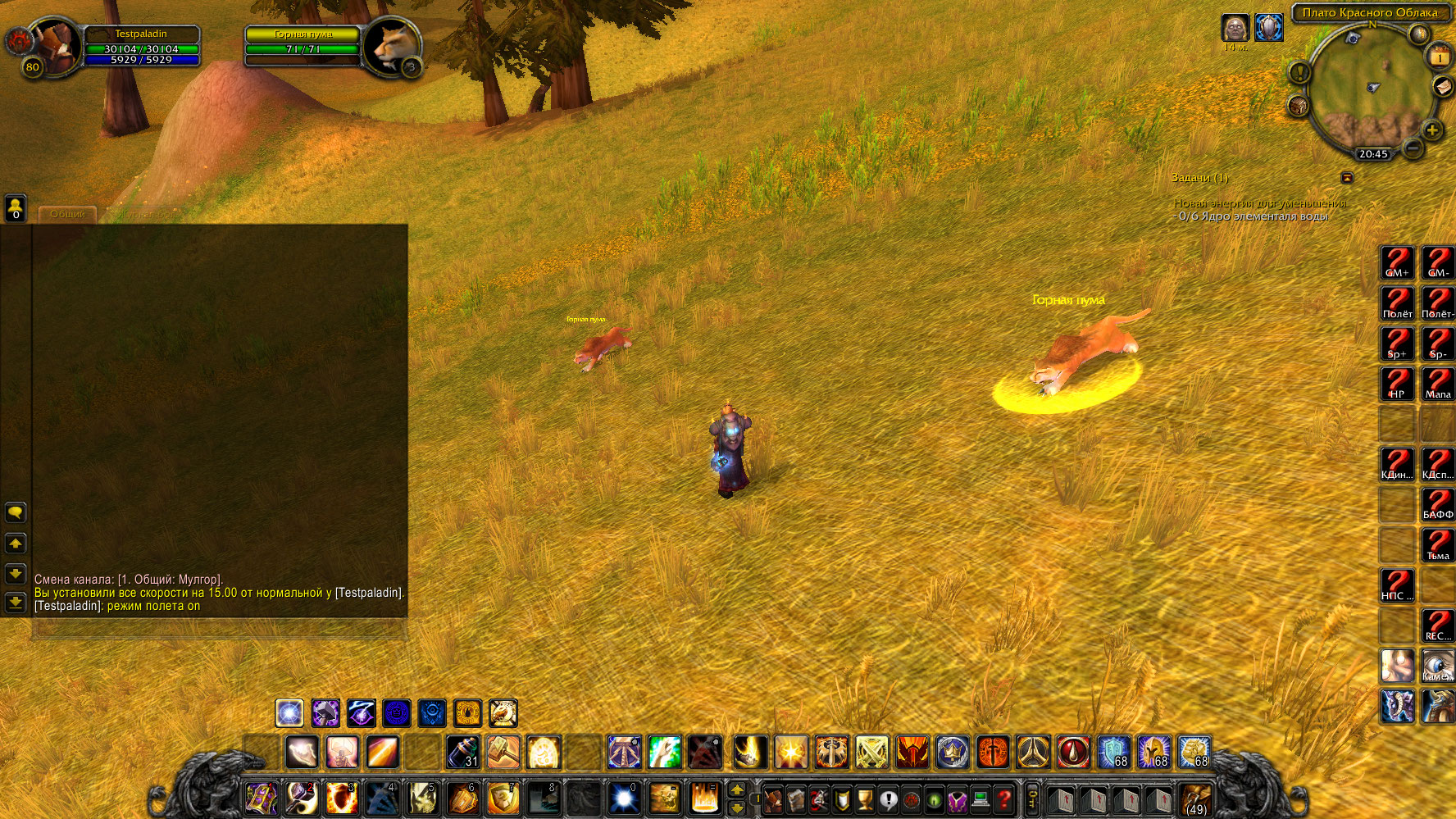Open the yellow chat bubble menu
The height and width of the screenshot is (819, 1456).
tap(15, 512)
